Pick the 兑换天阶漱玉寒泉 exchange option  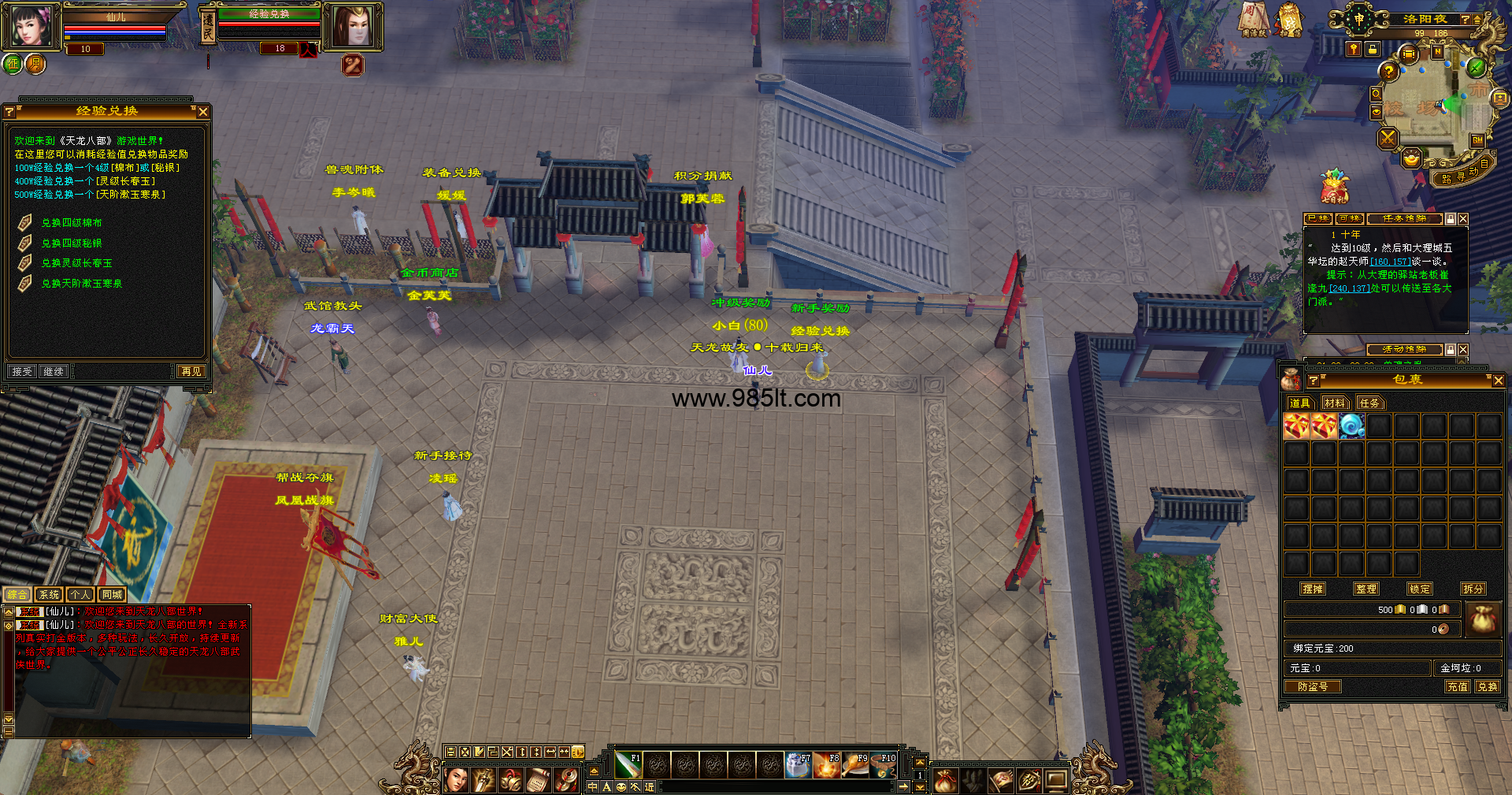(81, 284)
